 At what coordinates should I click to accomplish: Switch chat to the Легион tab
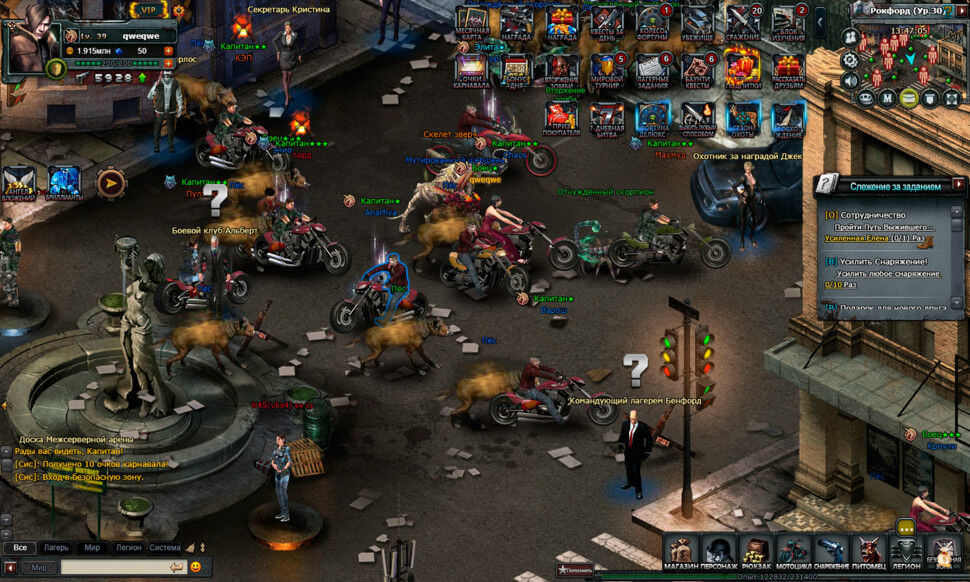coord(127,548)
